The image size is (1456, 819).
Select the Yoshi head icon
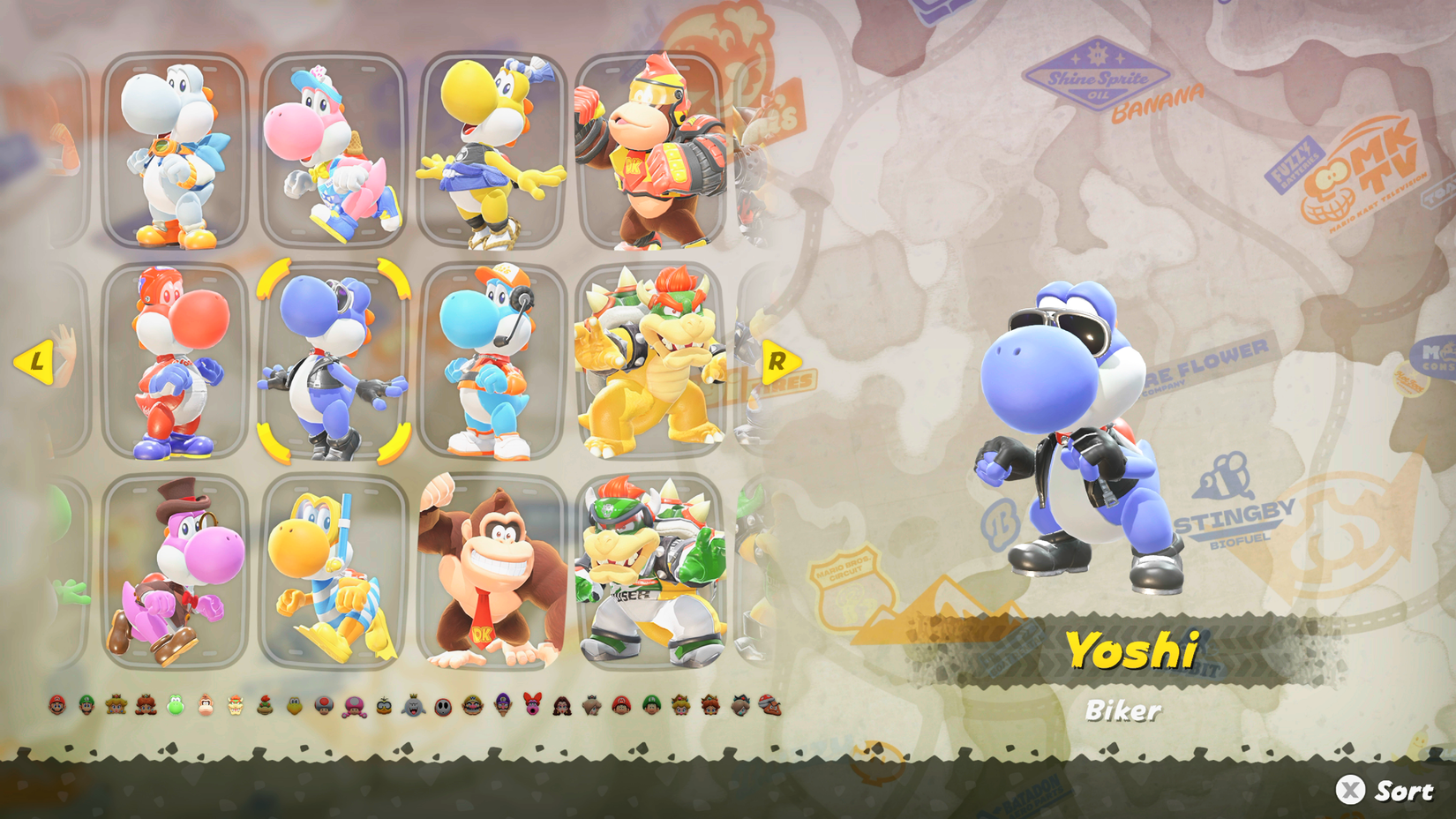pos(175,706)
